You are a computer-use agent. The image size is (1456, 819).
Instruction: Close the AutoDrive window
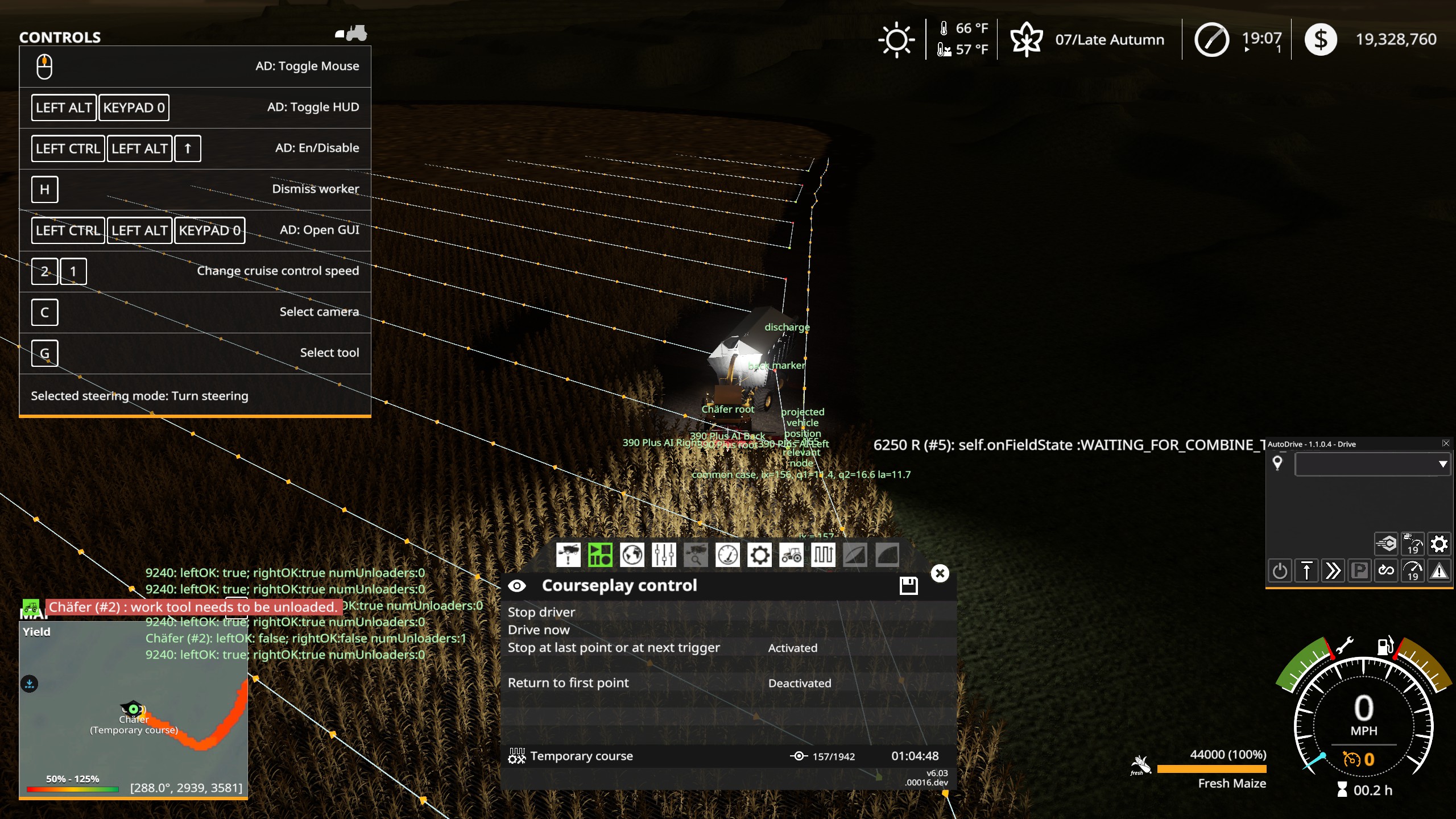(x=1446, y=444)
